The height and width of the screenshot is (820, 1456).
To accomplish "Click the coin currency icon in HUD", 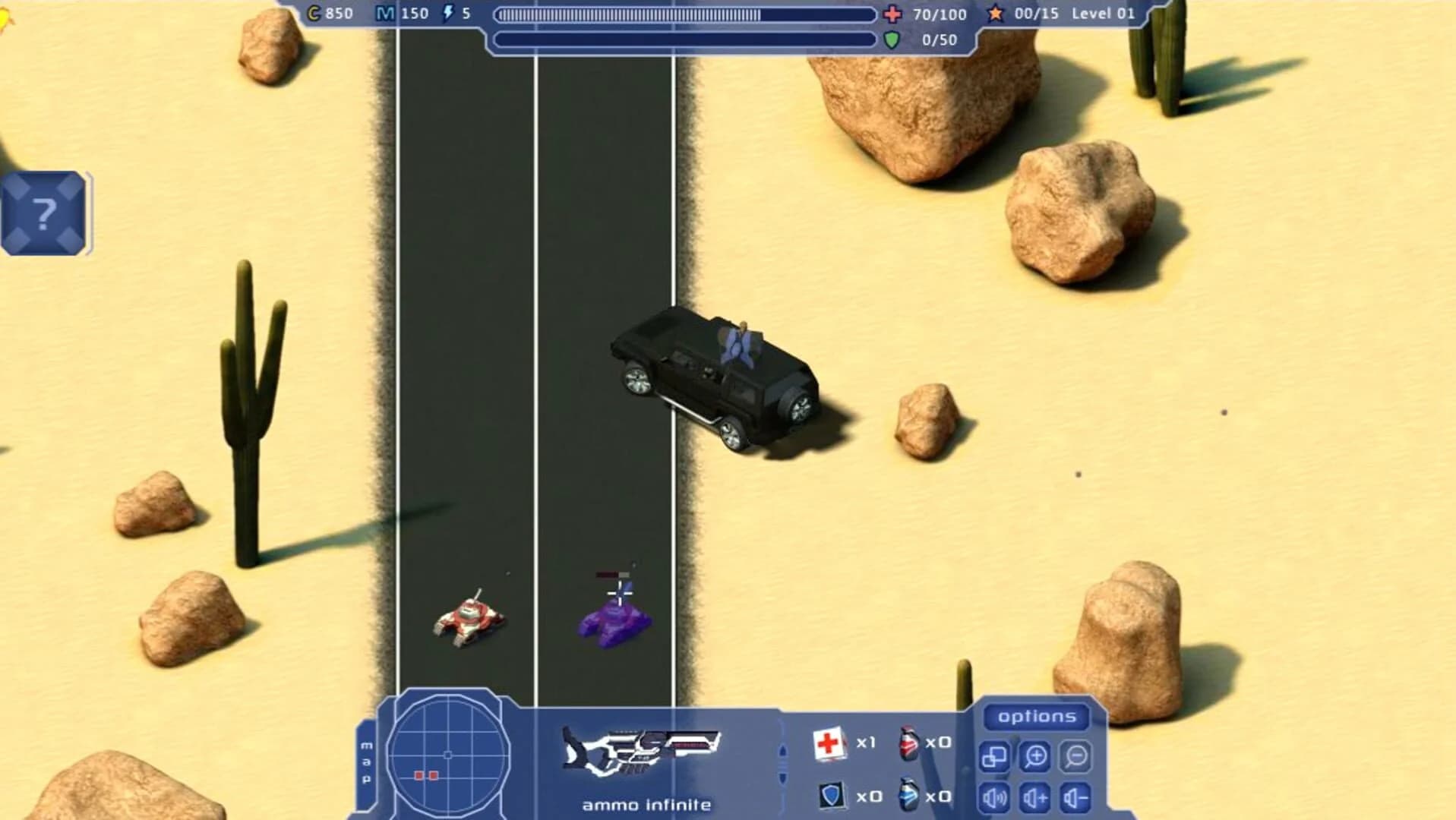I will coord(312,13).
